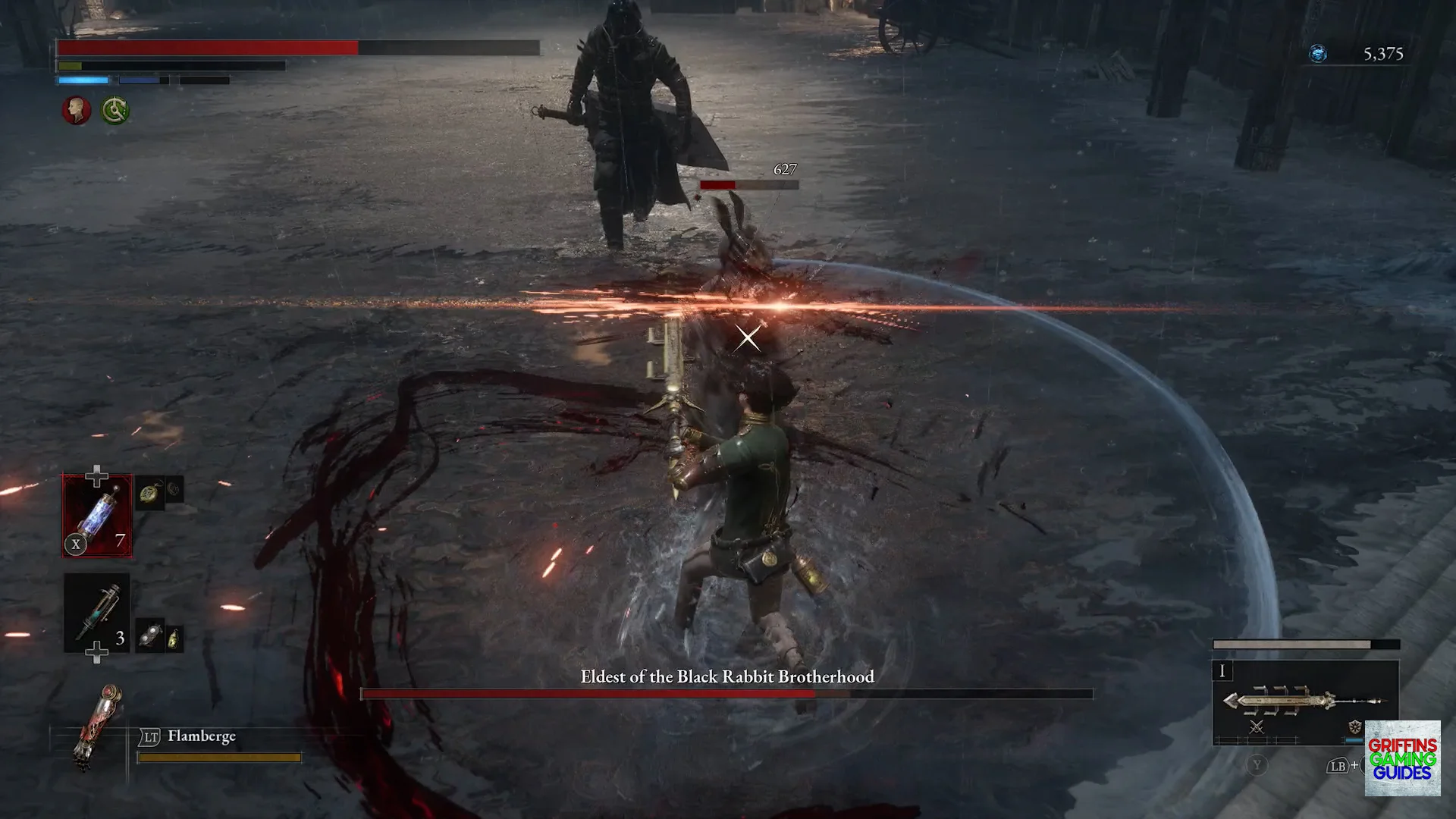
Task: Click the blue Ergo currency icon
Action: (x=1318, y=54)
